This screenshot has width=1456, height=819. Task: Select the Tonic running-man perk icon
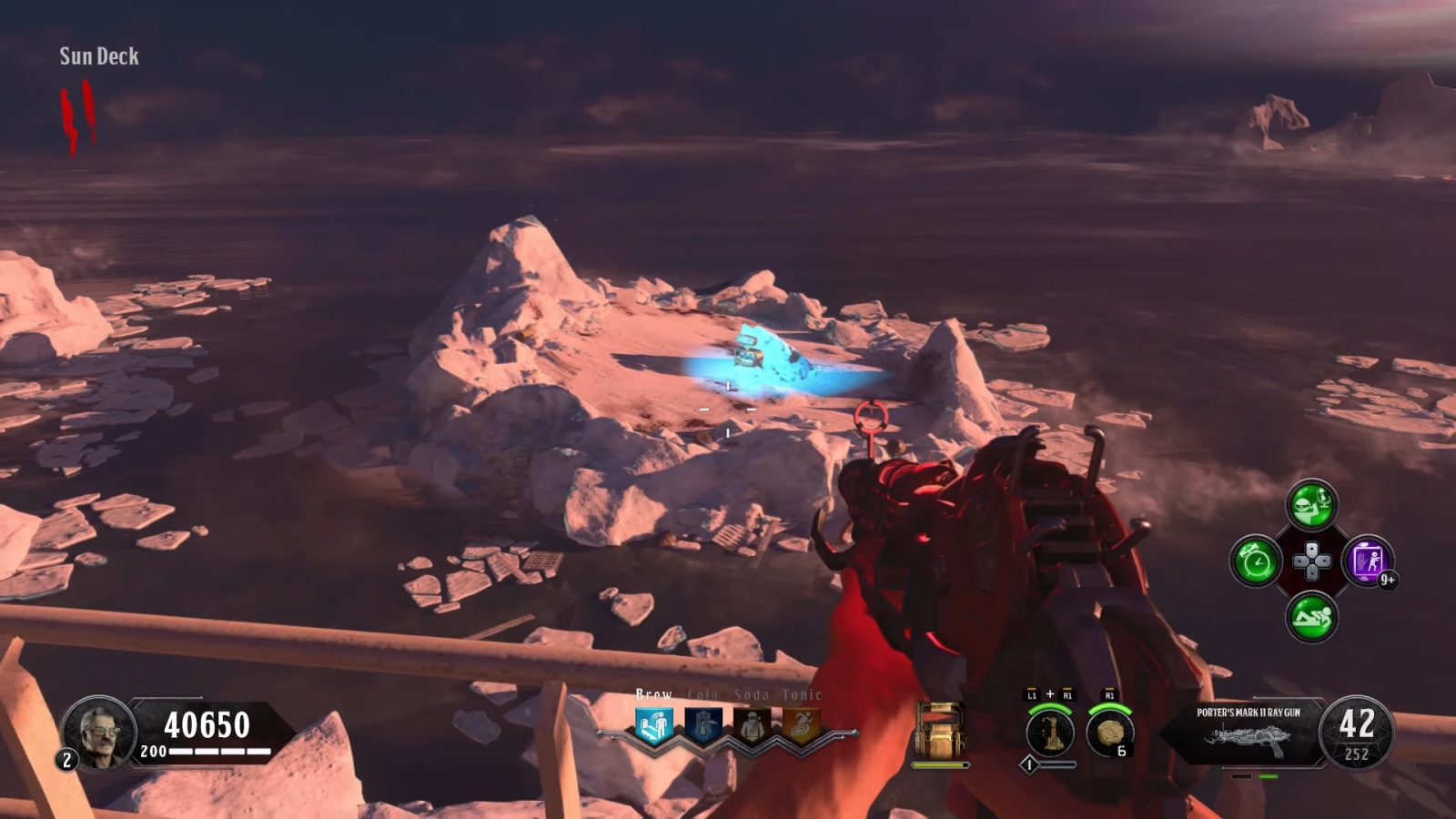coord(801,726)
